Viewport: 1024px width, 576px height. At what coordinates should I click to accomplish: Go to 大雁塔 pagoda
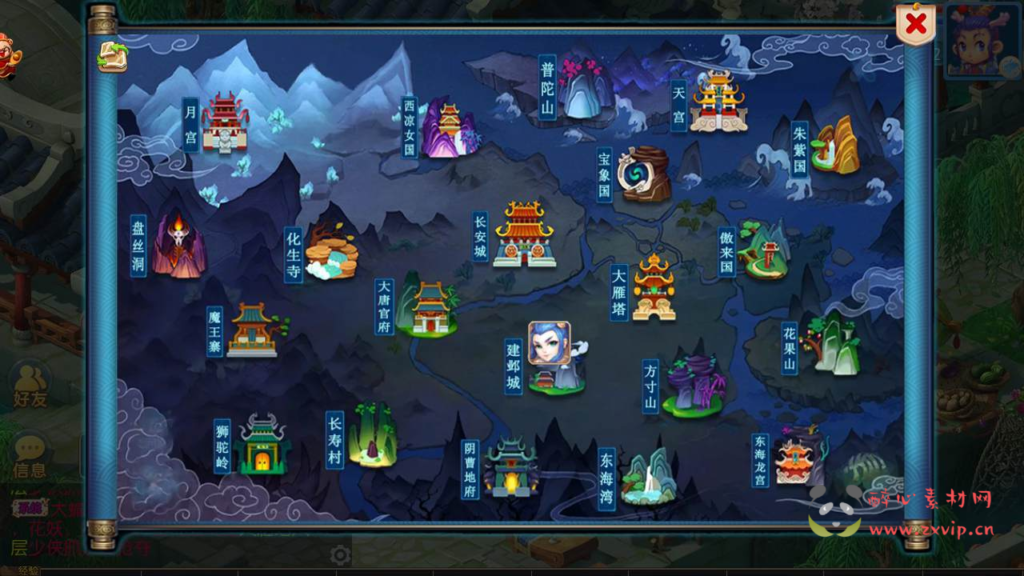pyautogui.click(x=654, y=288)
